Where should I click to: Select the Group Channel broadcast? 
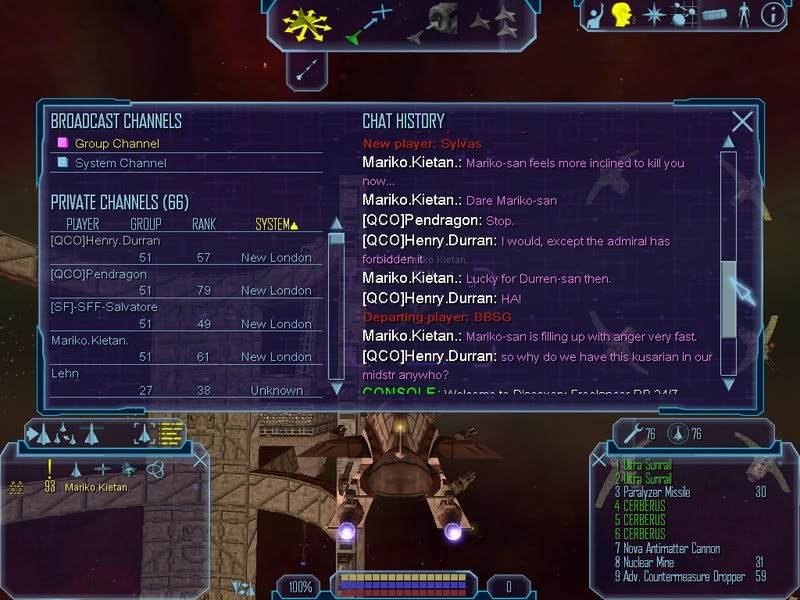click(x=116, y=143)
